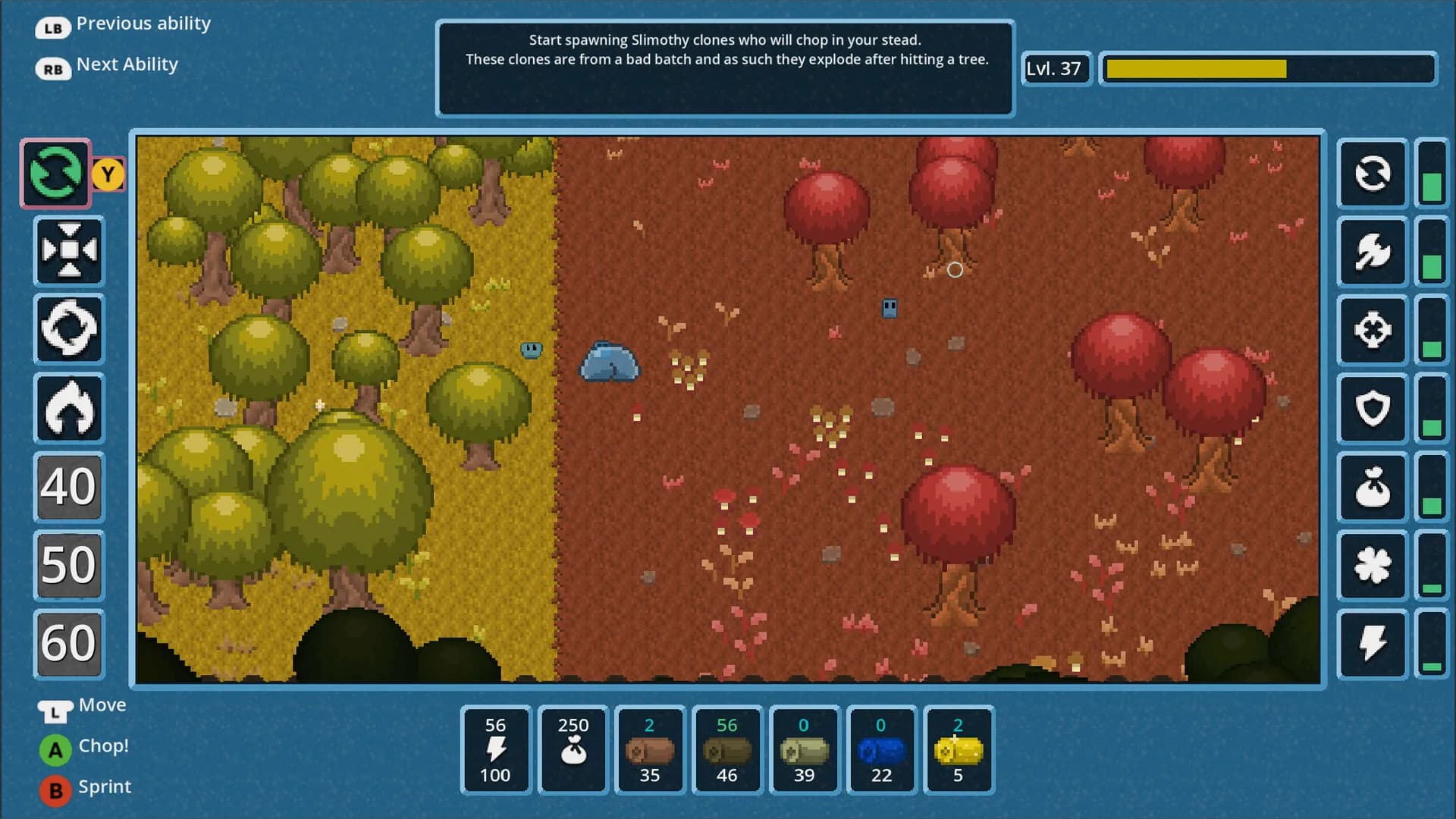This screenshot has height=819, width=1456.
Task: Select the pale green log resource slot
Action: click(804, 750)
